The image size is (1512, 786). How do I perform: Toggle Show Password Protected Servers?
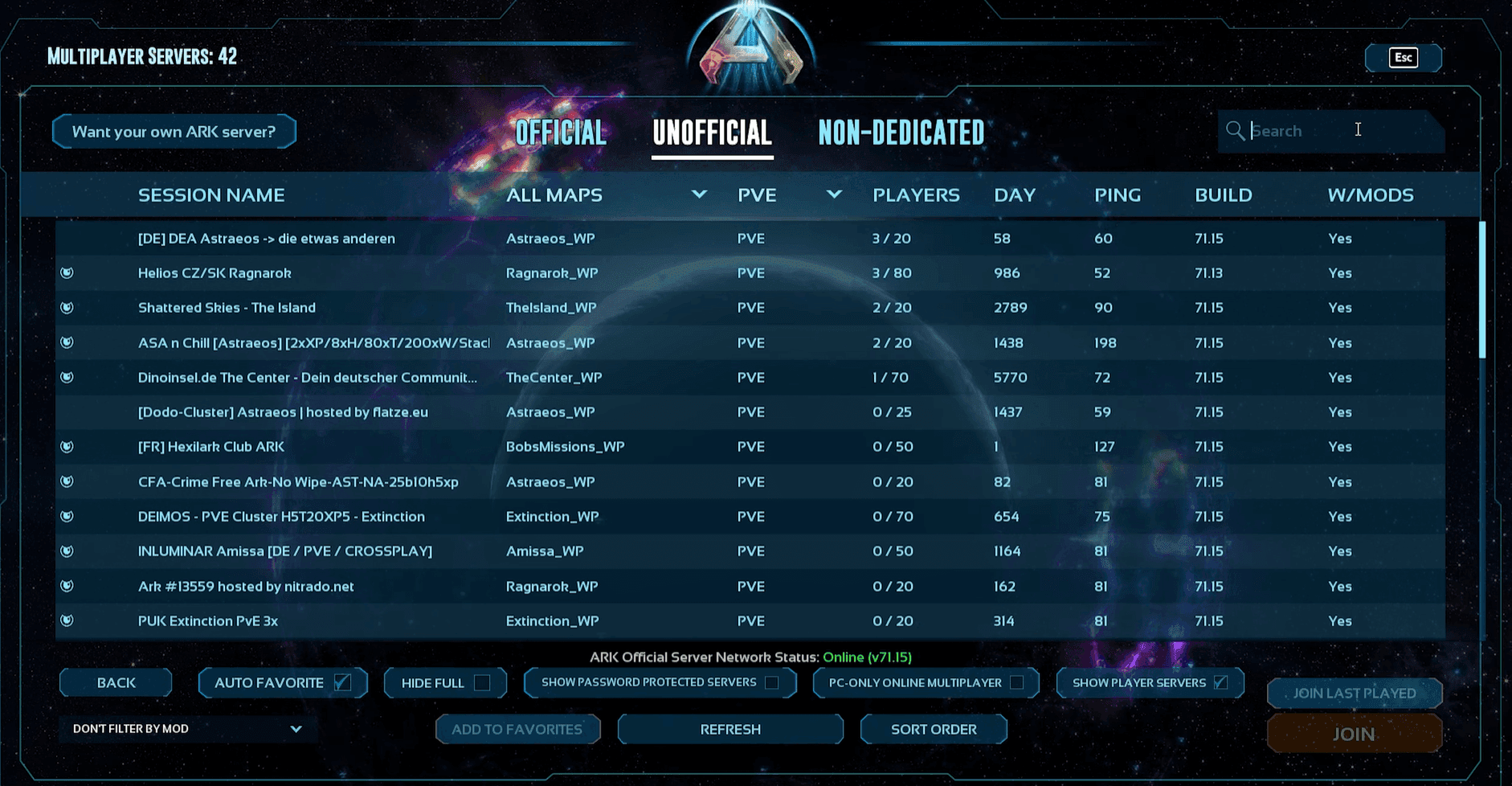[772, 682]
